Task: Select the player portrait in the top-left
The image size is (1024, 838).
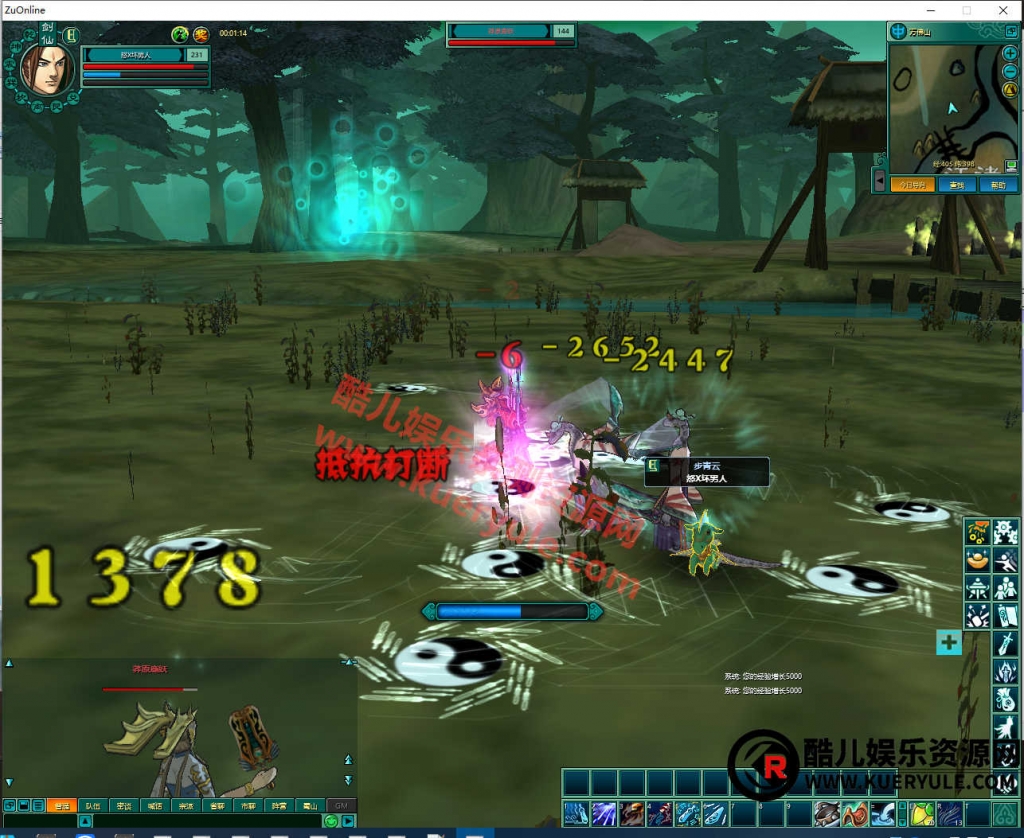Action: pos(46,67)
